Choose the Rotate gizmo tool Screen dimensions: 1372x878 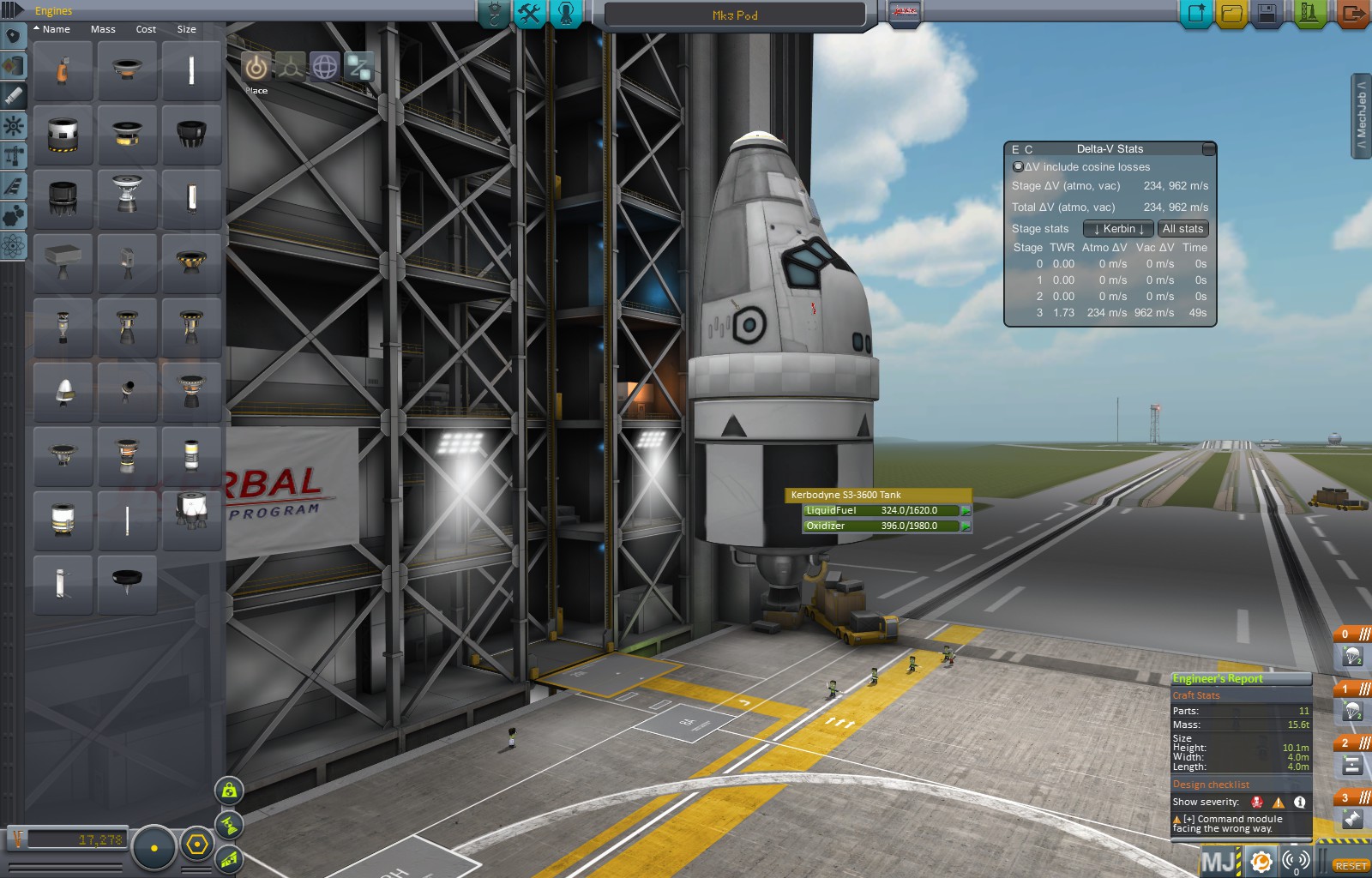click(324, 67)
